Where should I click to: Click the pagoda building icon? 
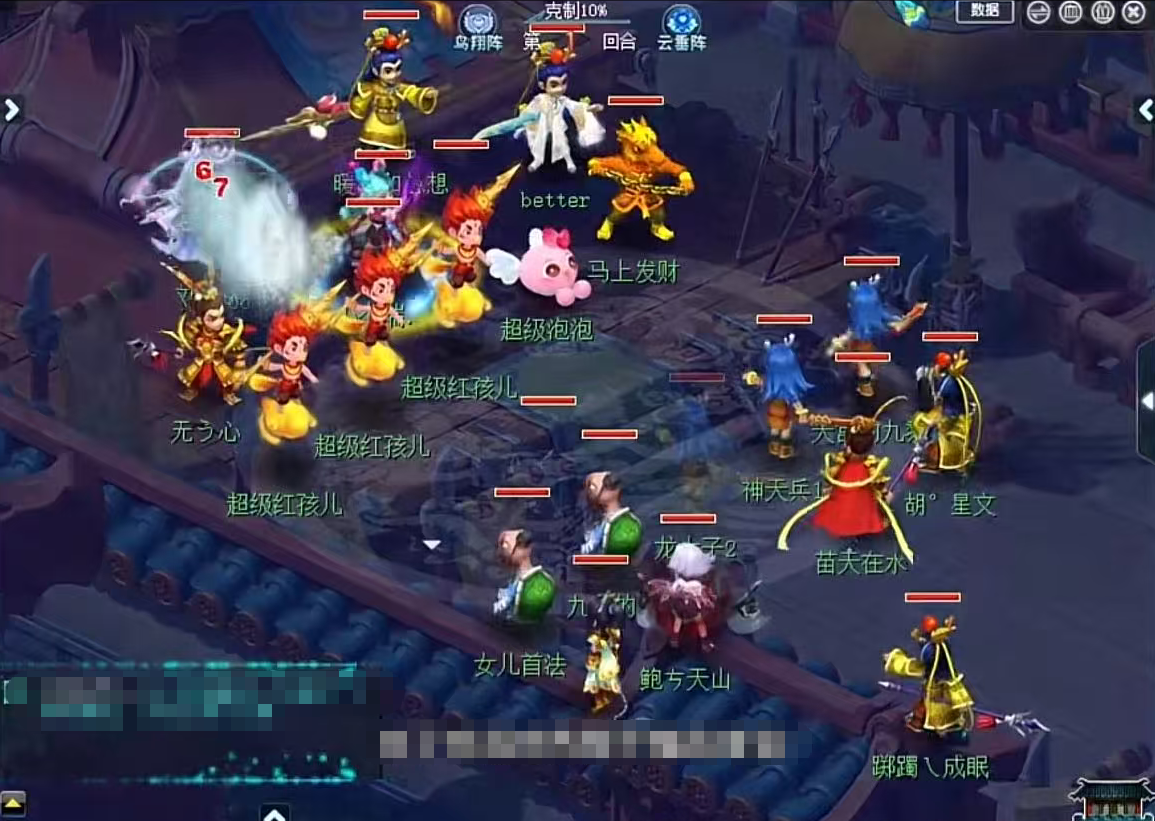tap(1113, 800)
